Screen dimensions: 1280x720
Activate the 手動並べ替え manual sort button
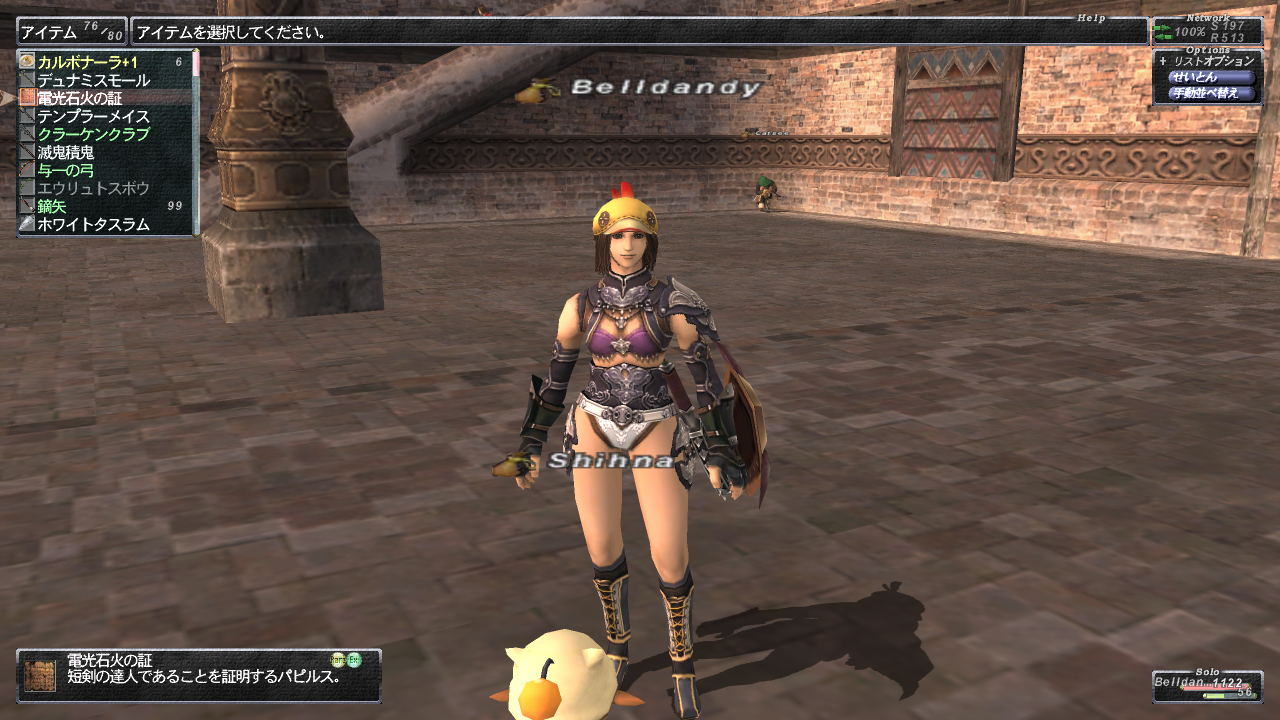click(x=1211, y=93)
